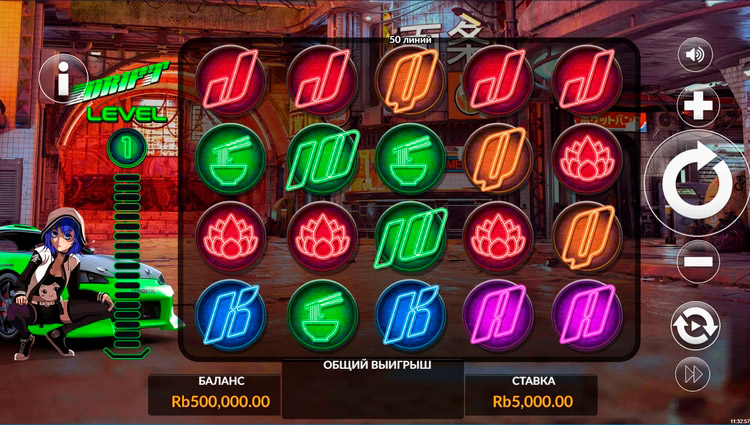Toggle the sound speaker button

[x=695, y=54]
